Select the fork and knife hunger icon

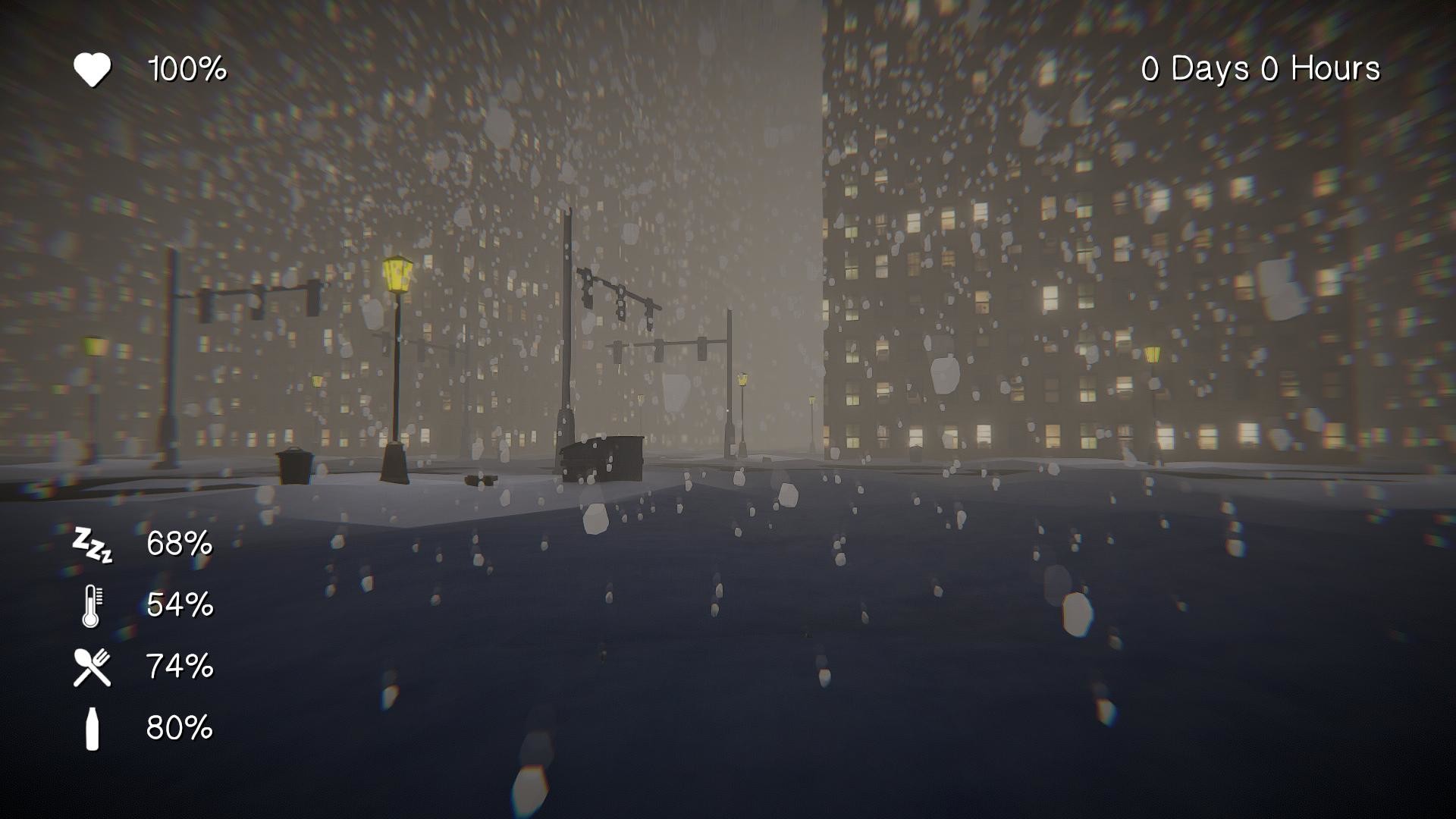click(91, 669)
